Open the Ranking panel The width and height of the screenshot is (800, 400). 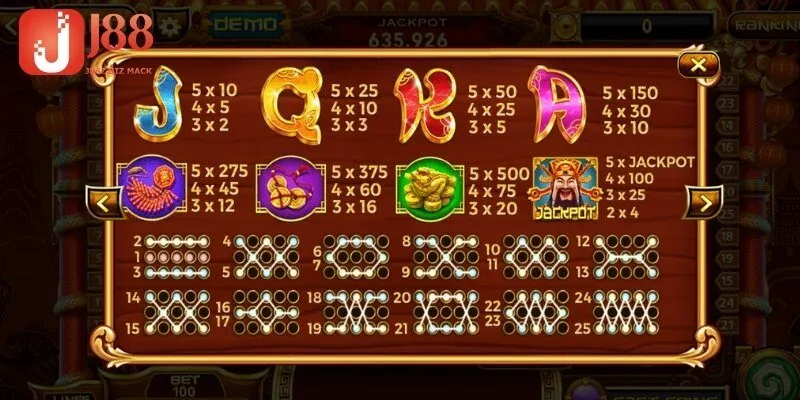click(x=765, y=22)
